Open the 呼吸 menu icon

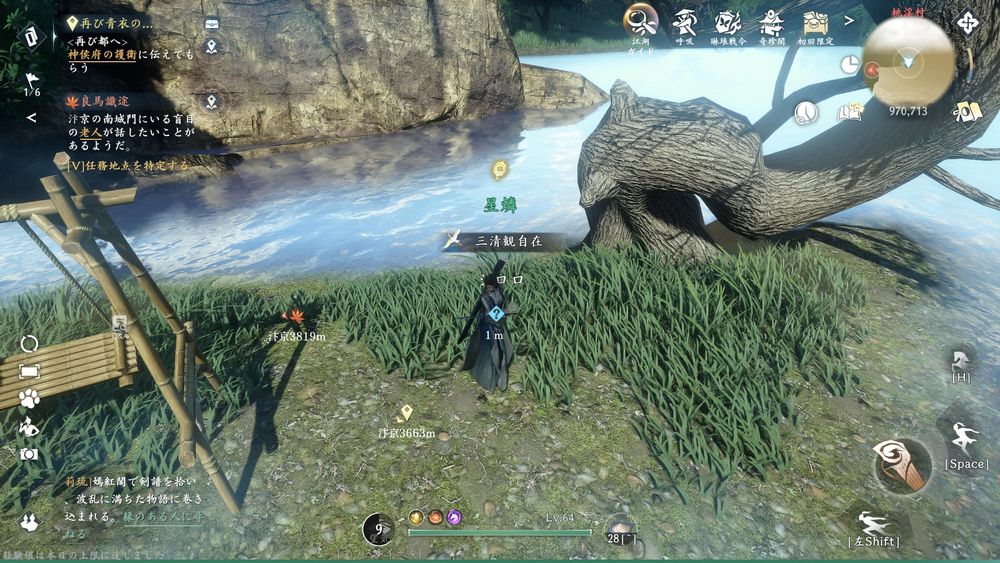coord(685,21)
